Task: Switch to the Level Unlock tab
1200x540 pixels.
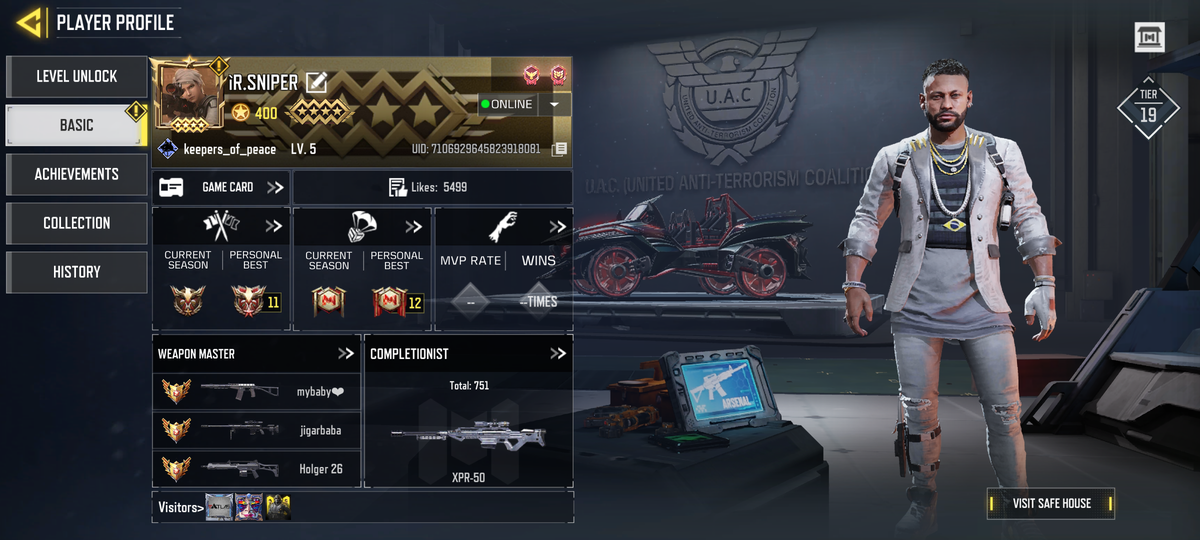Action: (76, 76)
